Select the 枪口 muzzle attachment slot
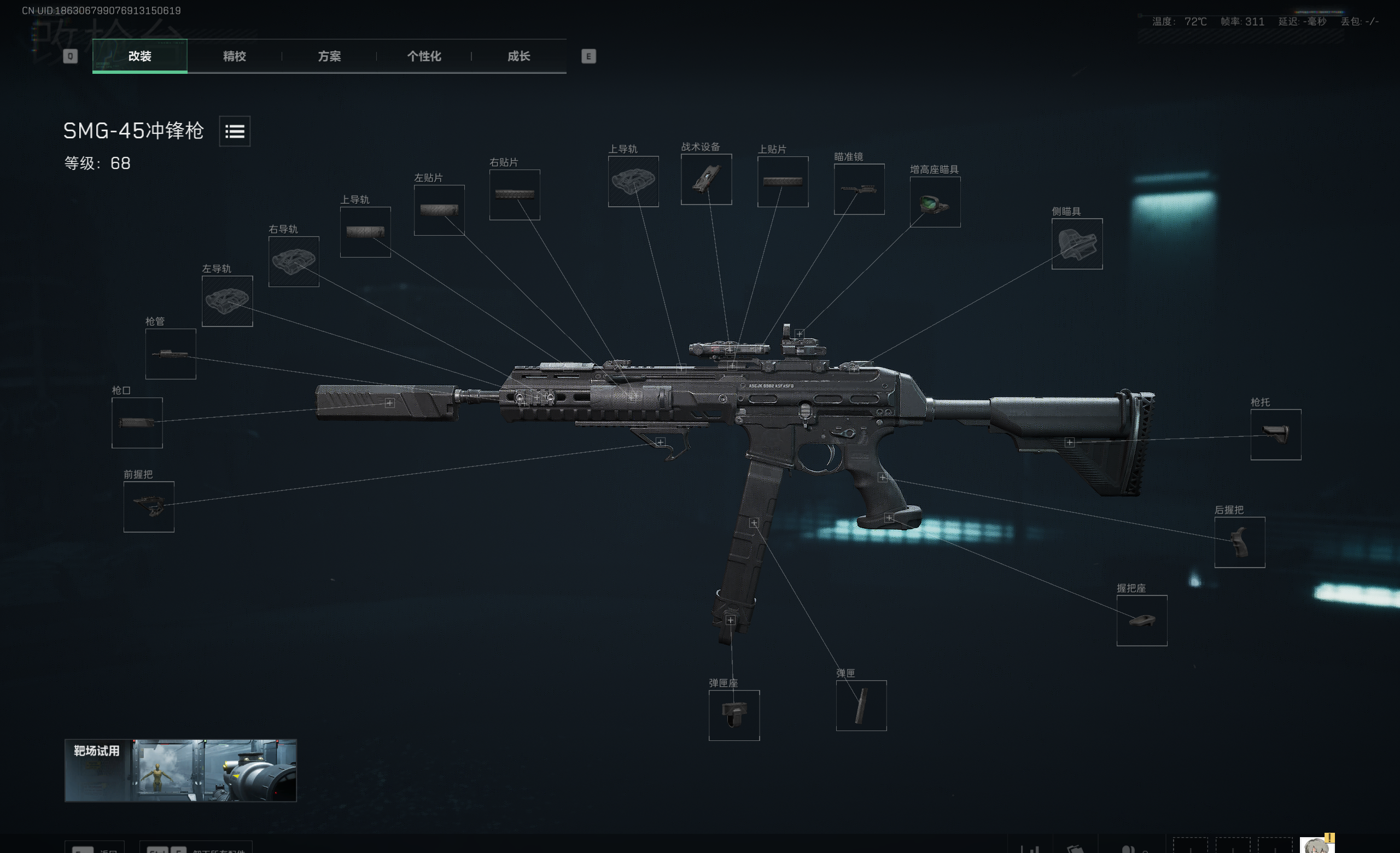 click(137, 423)
